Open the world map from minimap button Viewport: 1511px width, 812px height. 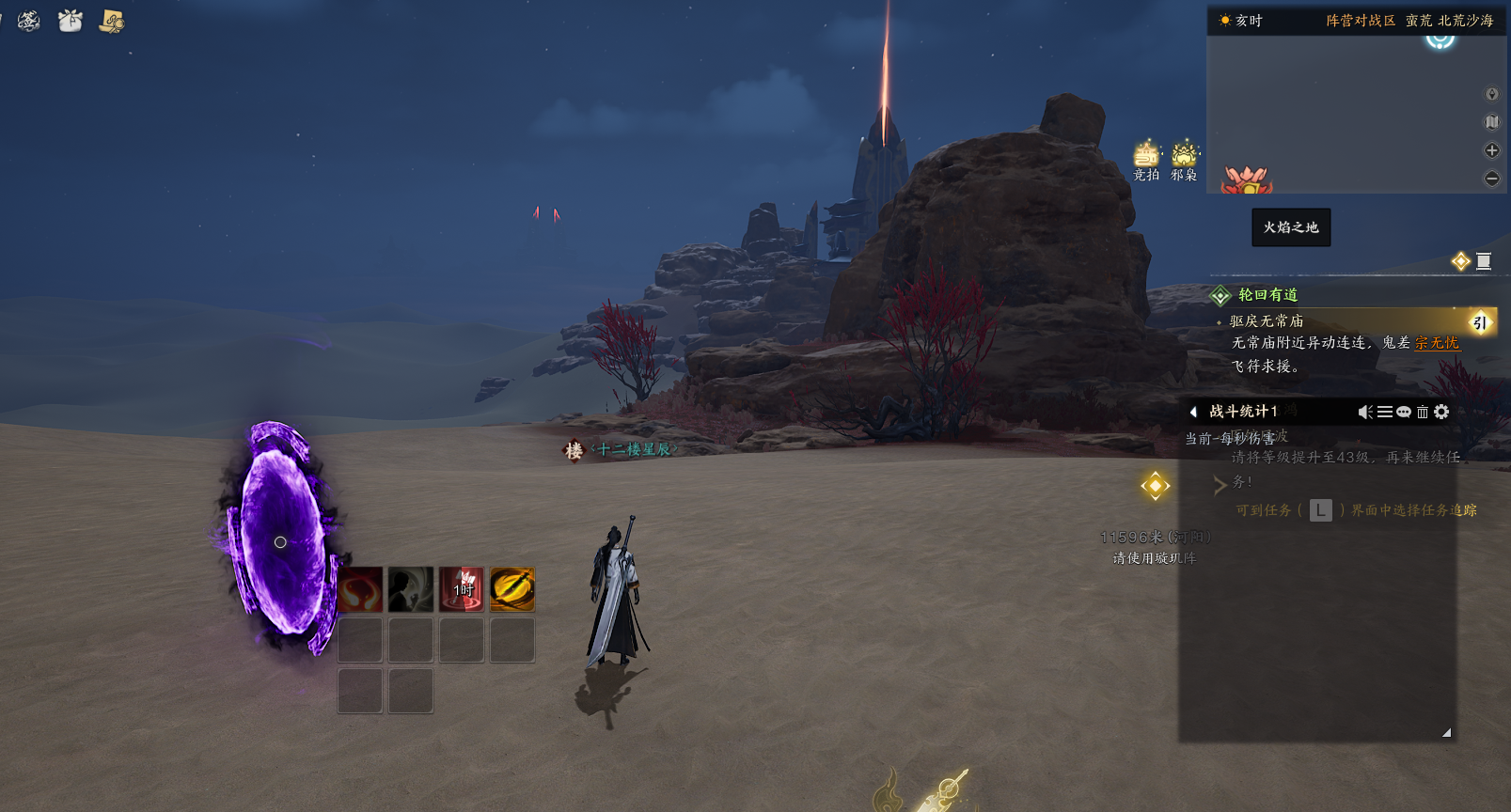(1491, 122)
